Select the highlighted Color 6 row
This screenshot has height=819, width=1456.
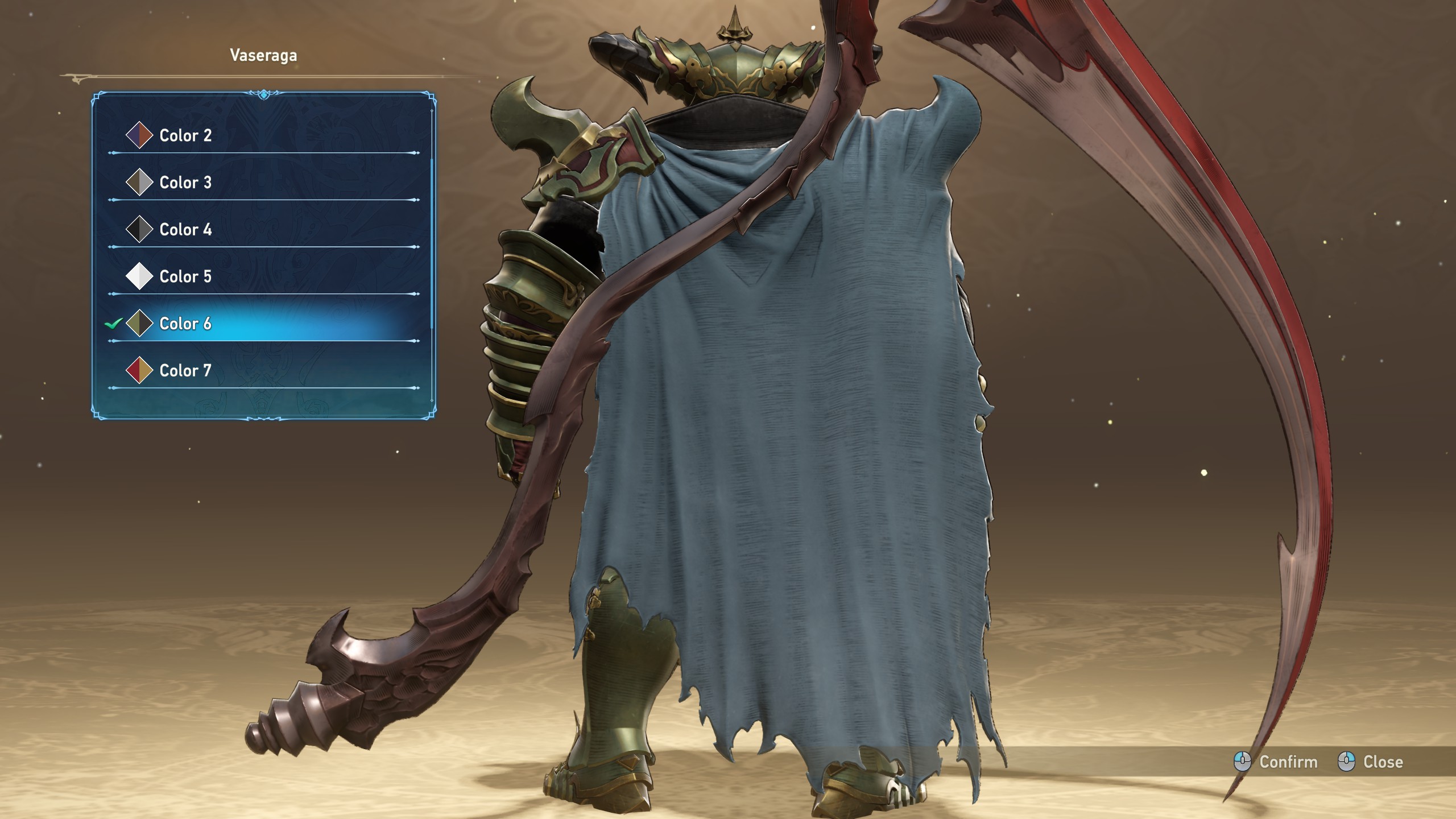185,324
